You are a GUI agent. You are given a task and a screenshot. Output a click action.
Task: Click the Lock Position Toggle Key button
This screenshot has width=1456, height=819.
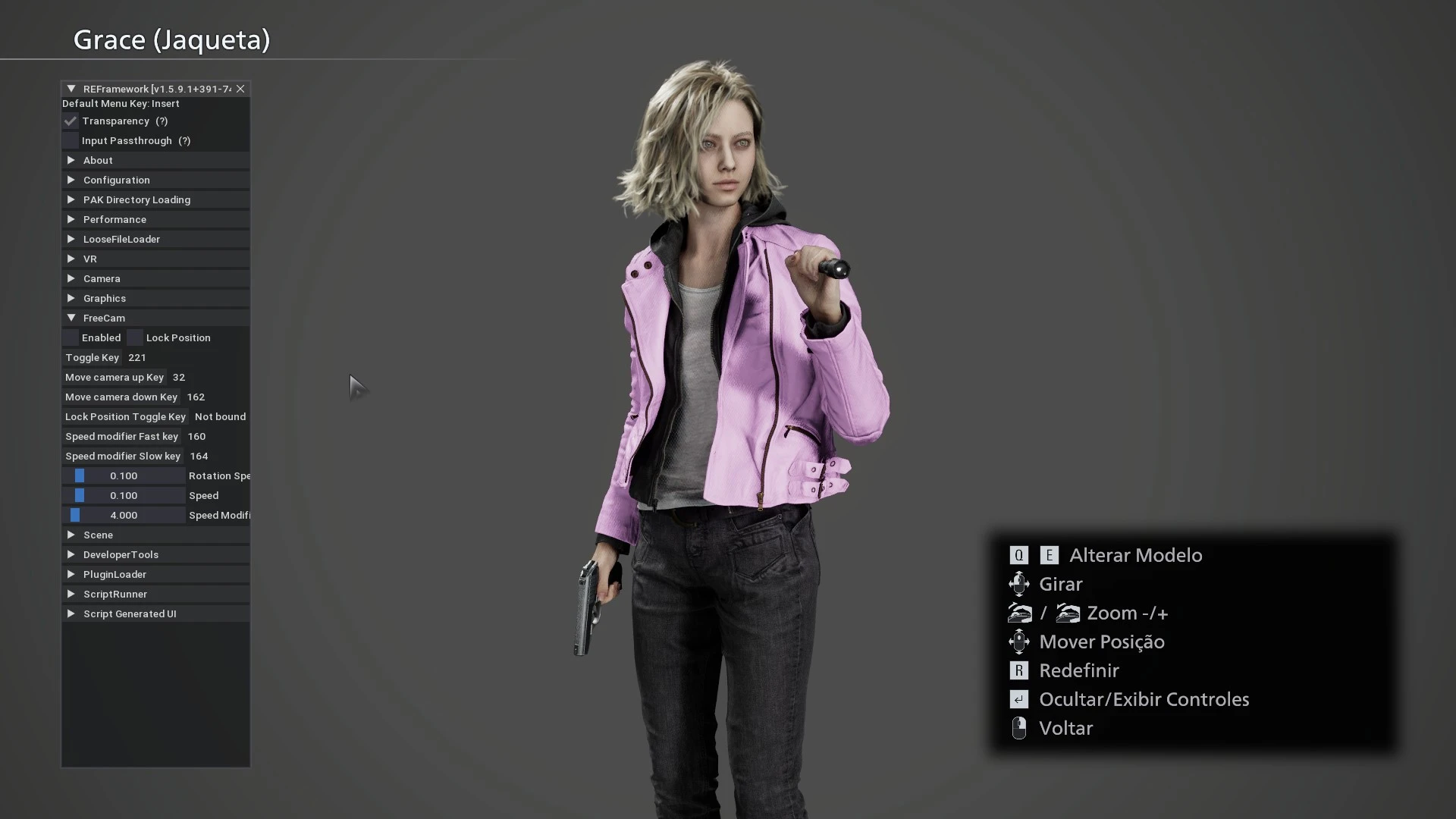pos(125,417)
